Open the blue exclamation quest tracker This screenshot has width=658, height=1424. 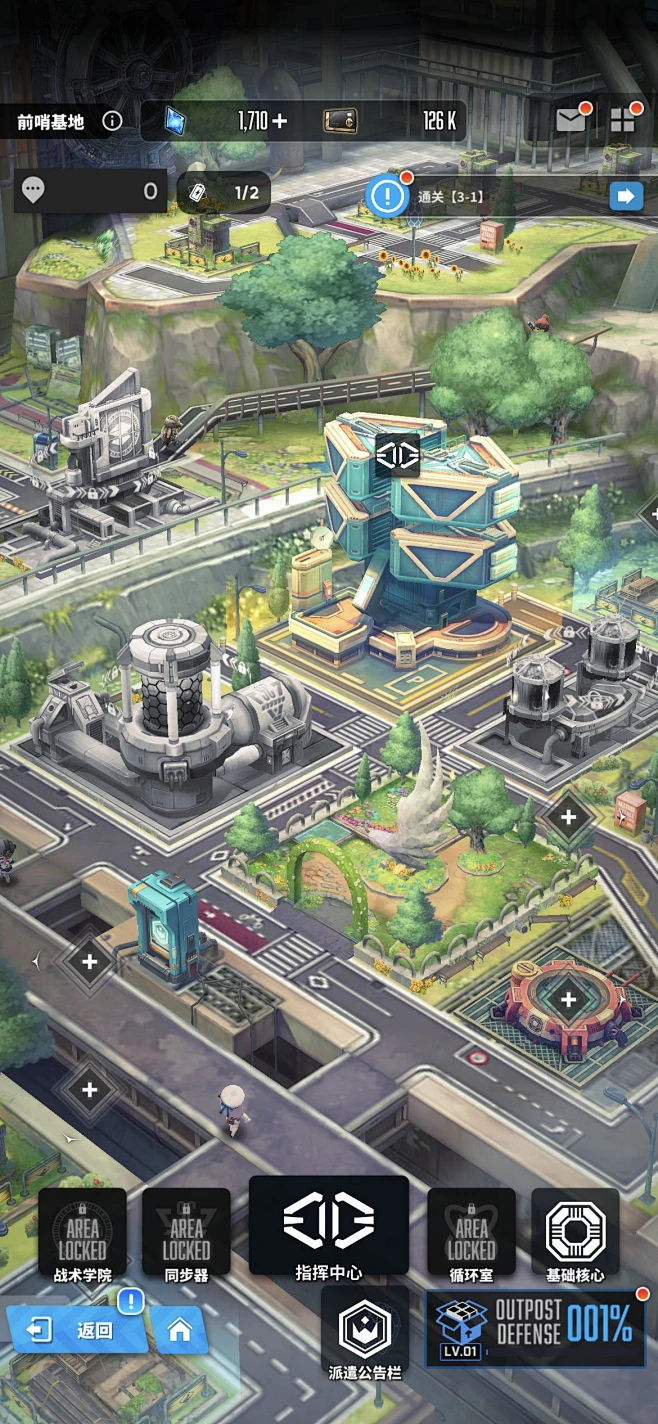point(387,195)
